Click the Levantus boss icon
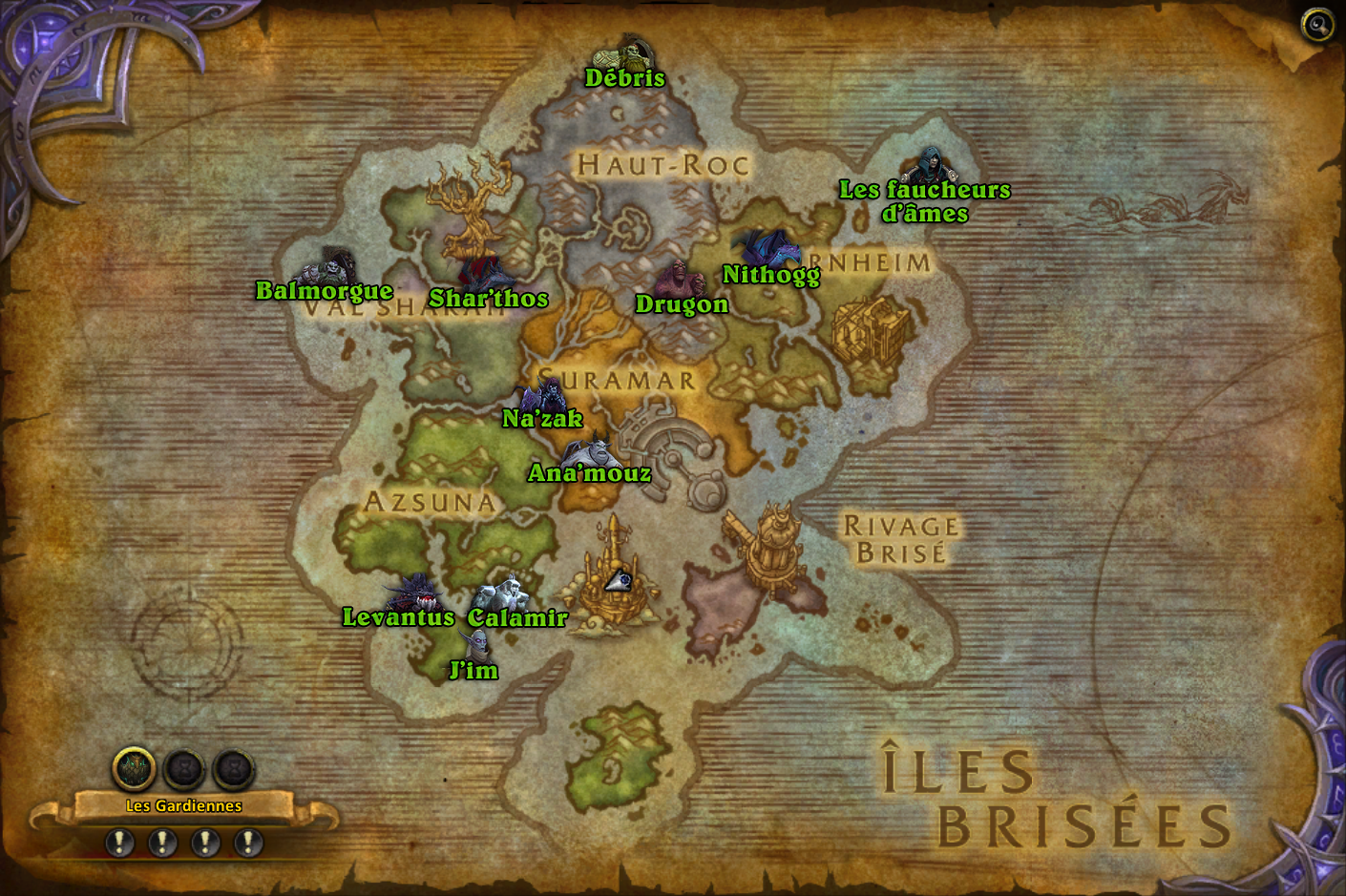 (x=414, y=592)
